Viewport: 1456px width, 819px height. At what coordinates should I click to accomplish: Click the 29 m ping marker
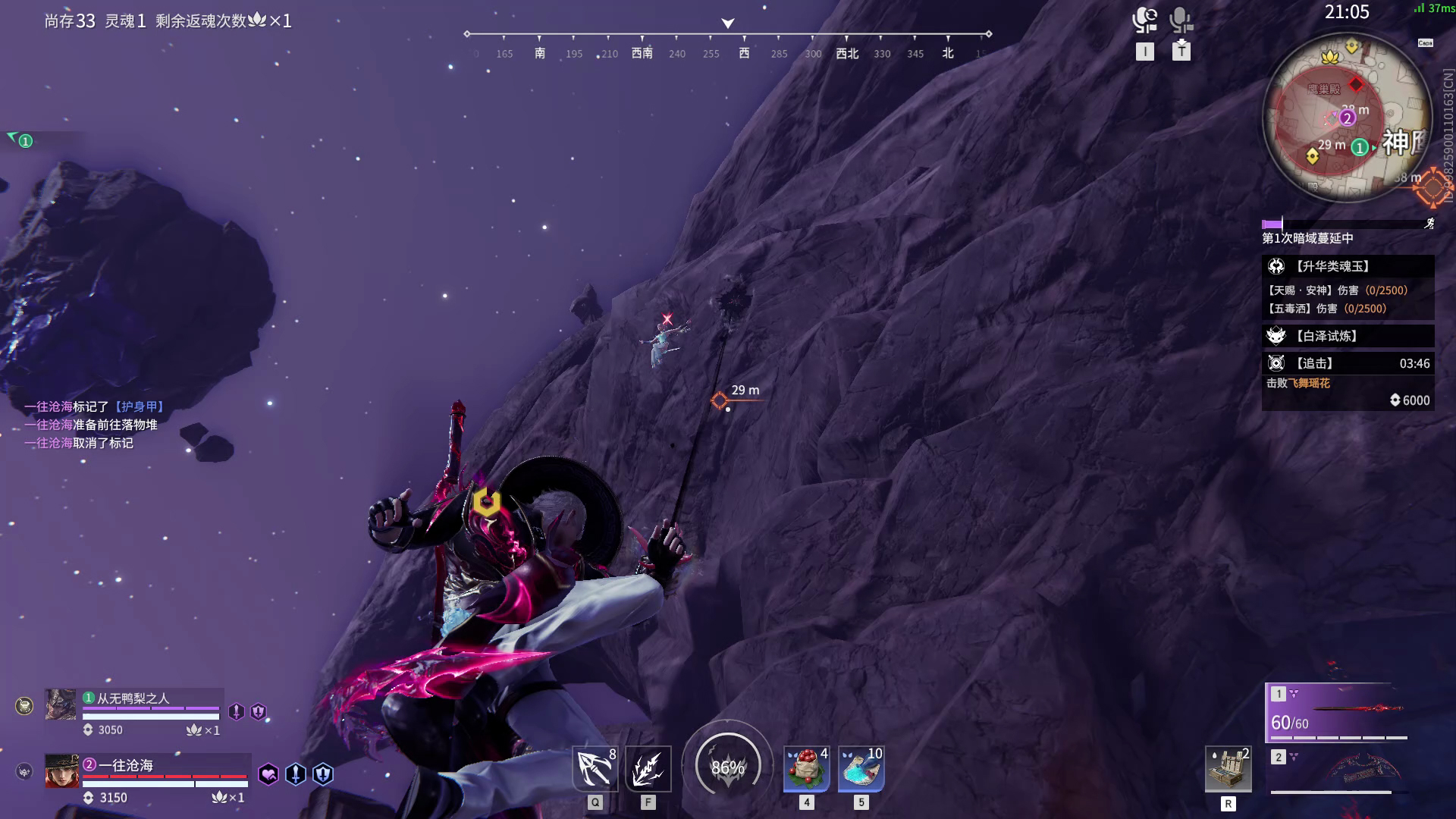click(720, 400)
